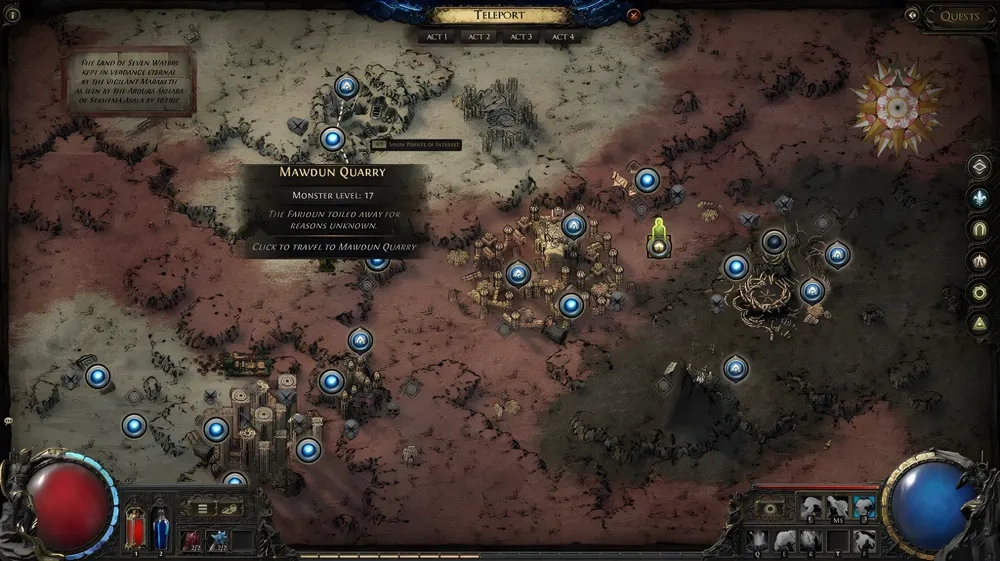This screenshot has height=561, width=1000.
Task: Toggle the blue fleur-de-lis map filter
Action: [x=981, y=198]
